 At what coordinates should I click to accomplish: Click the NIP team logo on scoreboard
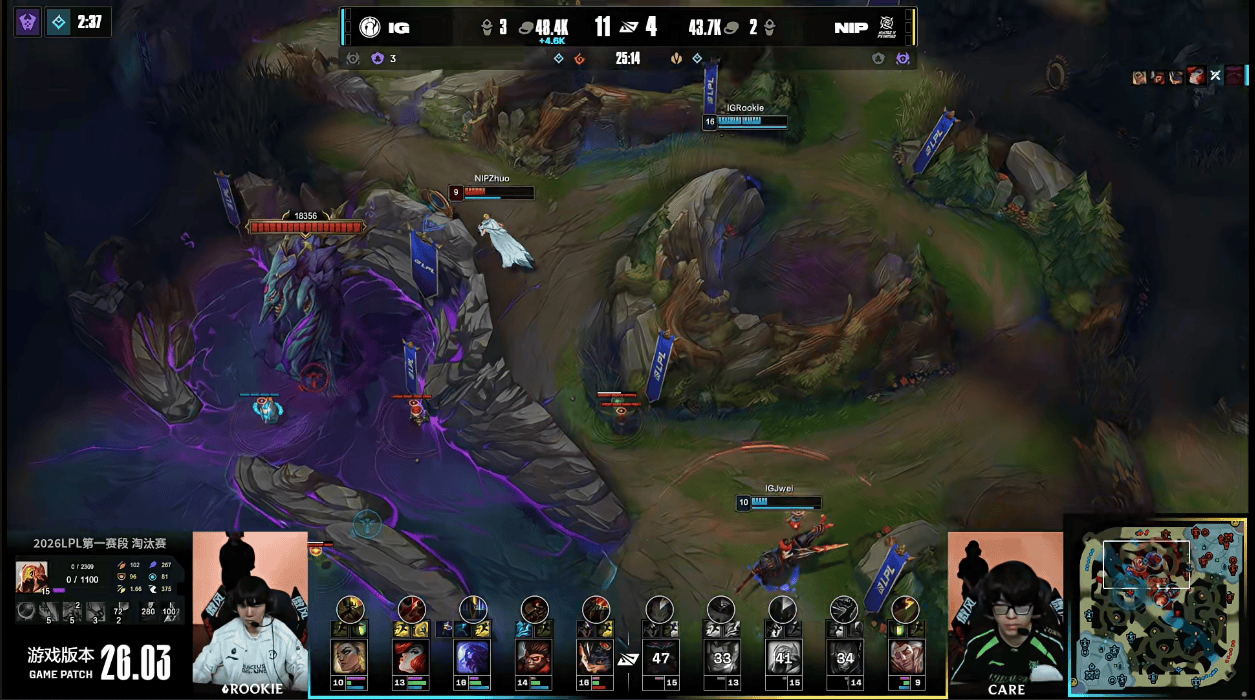point(885,27)
